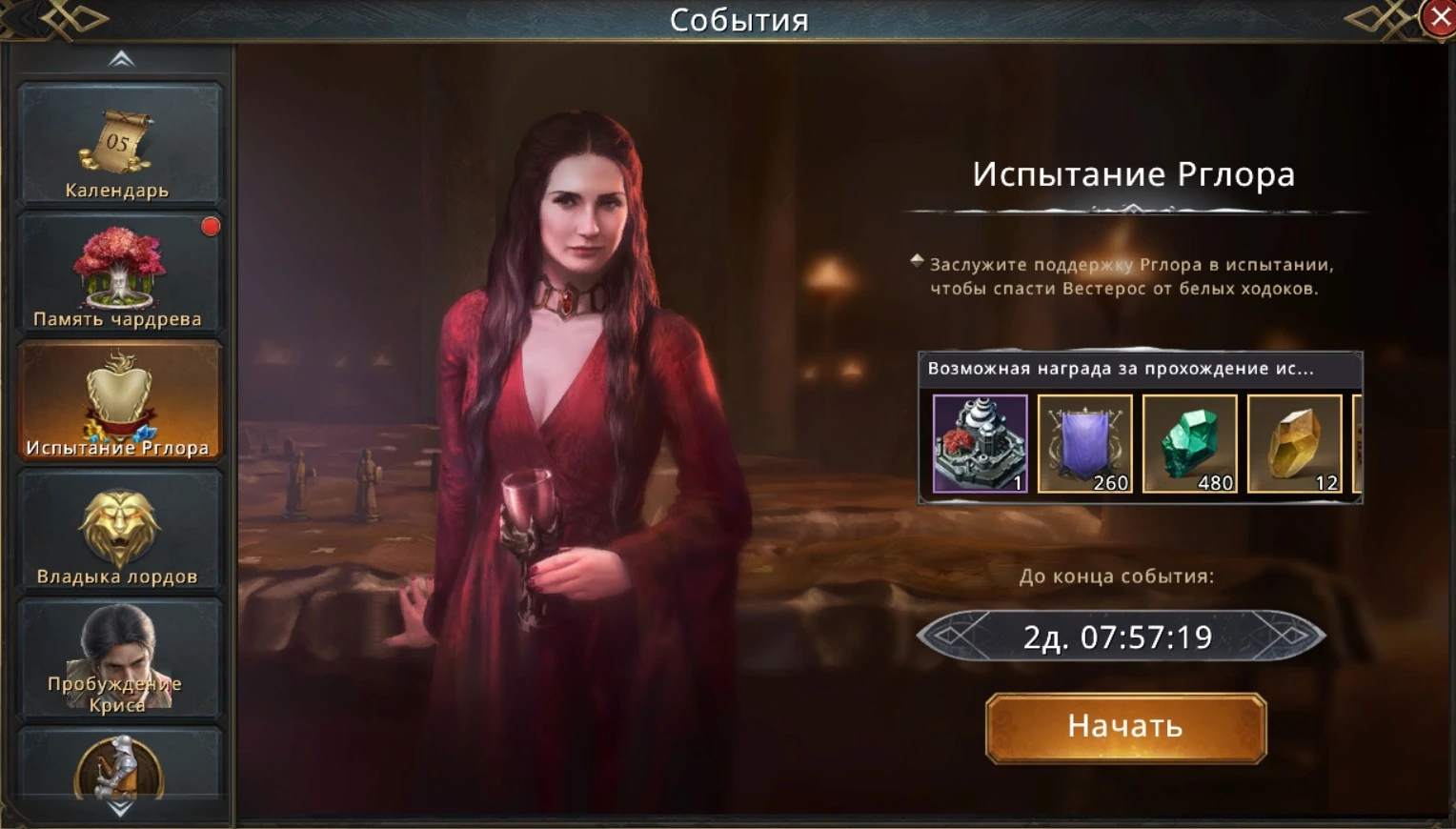Screen dimensions: 1456x829
Task: Click the event countdown timer banner
Action: tap(1122, 636)
